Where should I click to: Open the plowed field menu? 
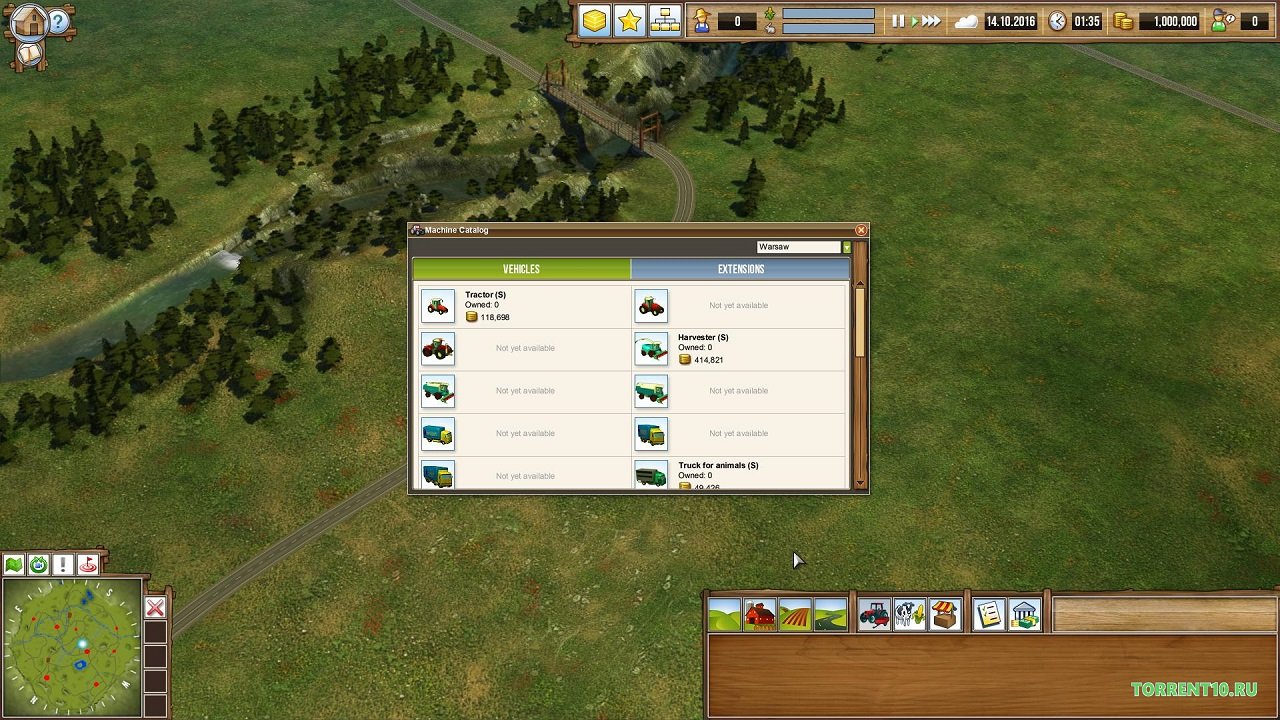click(795, 615)
